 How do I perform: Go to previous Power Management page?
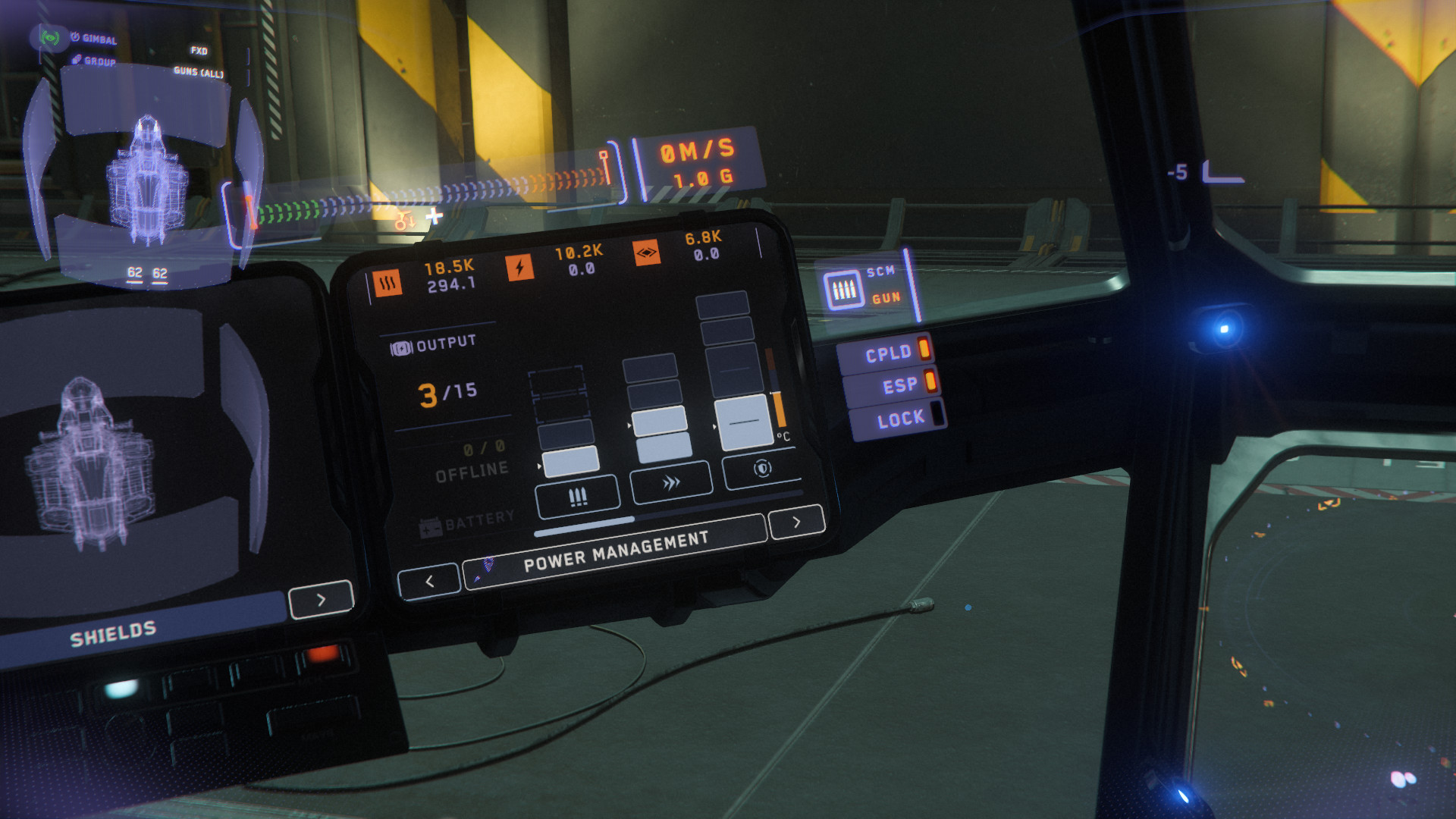tap(429, 582)
